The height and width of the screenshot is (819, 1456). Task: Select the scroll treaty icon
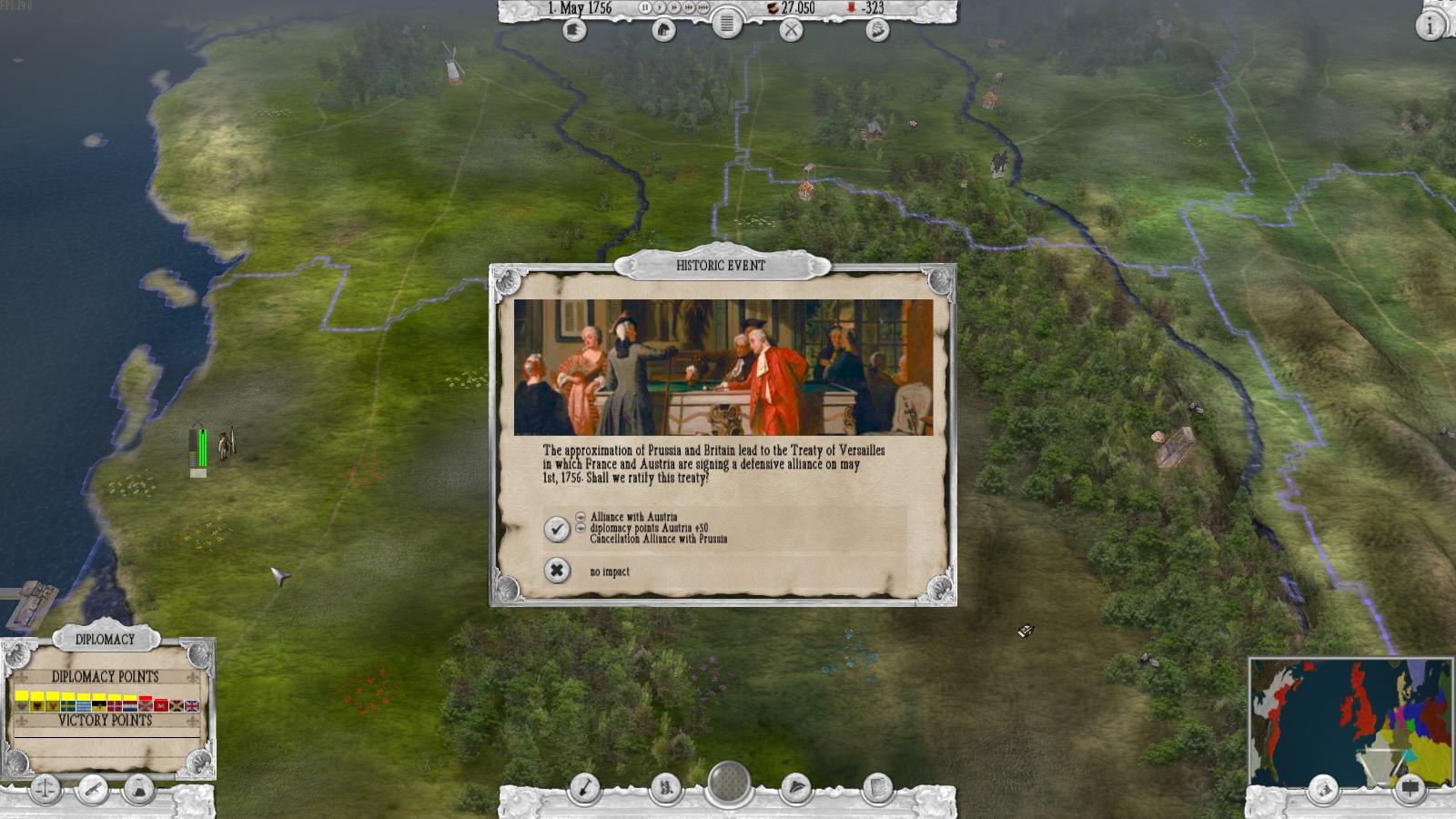click(x=92, y=789)
